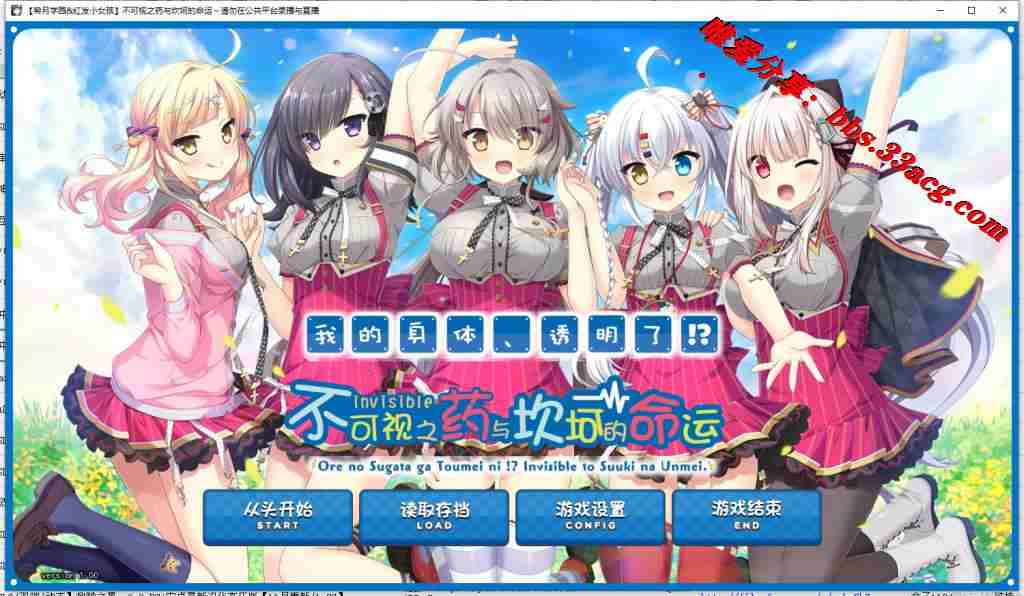Viewport: 1024px width, 596px height.
Task: Start a new game with 从头开始
Action: tap(278, 515)
